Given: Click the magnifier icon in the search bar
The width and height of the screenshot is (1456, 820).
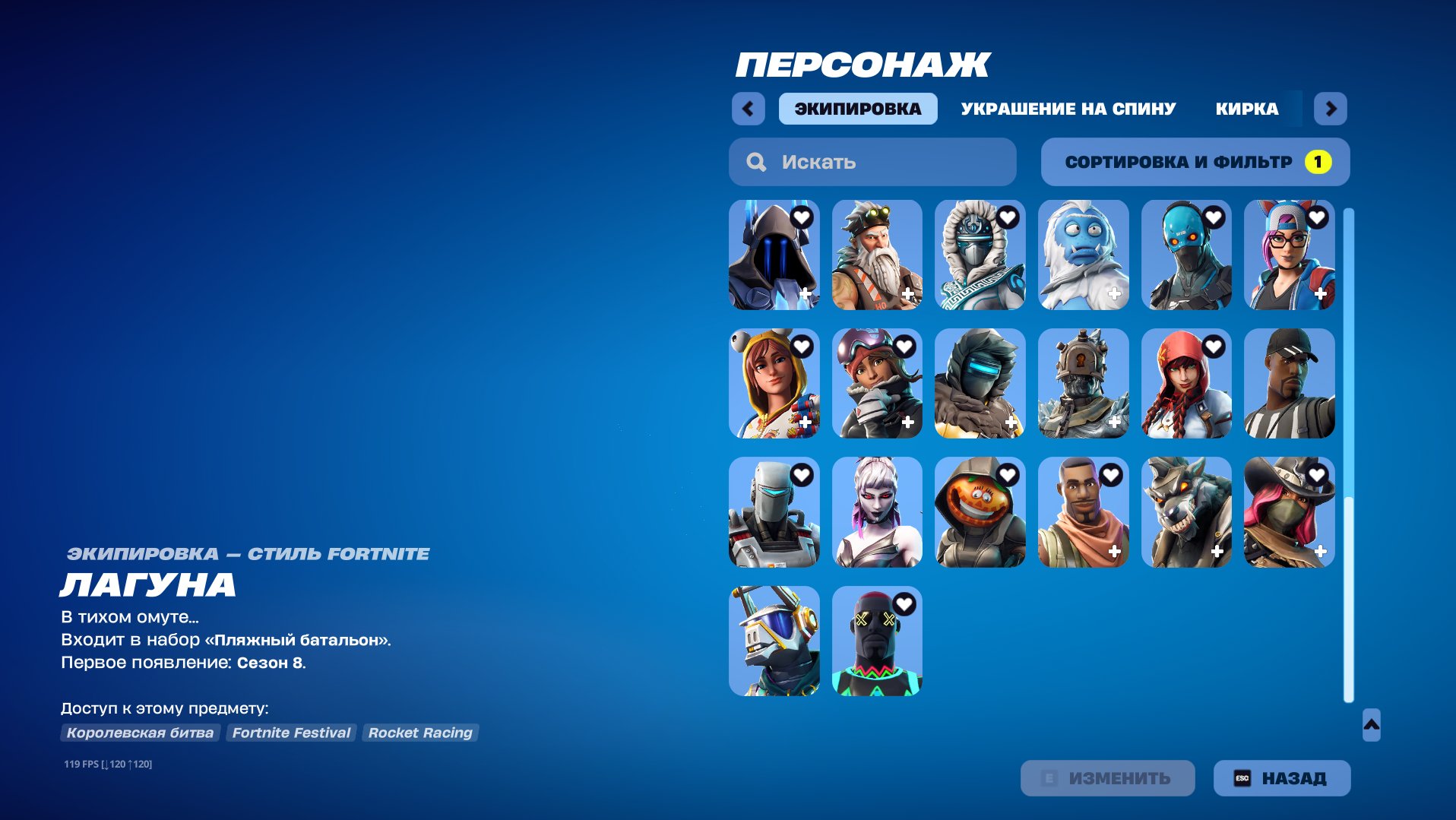Looking at the screenshot, I should [755, 161].
